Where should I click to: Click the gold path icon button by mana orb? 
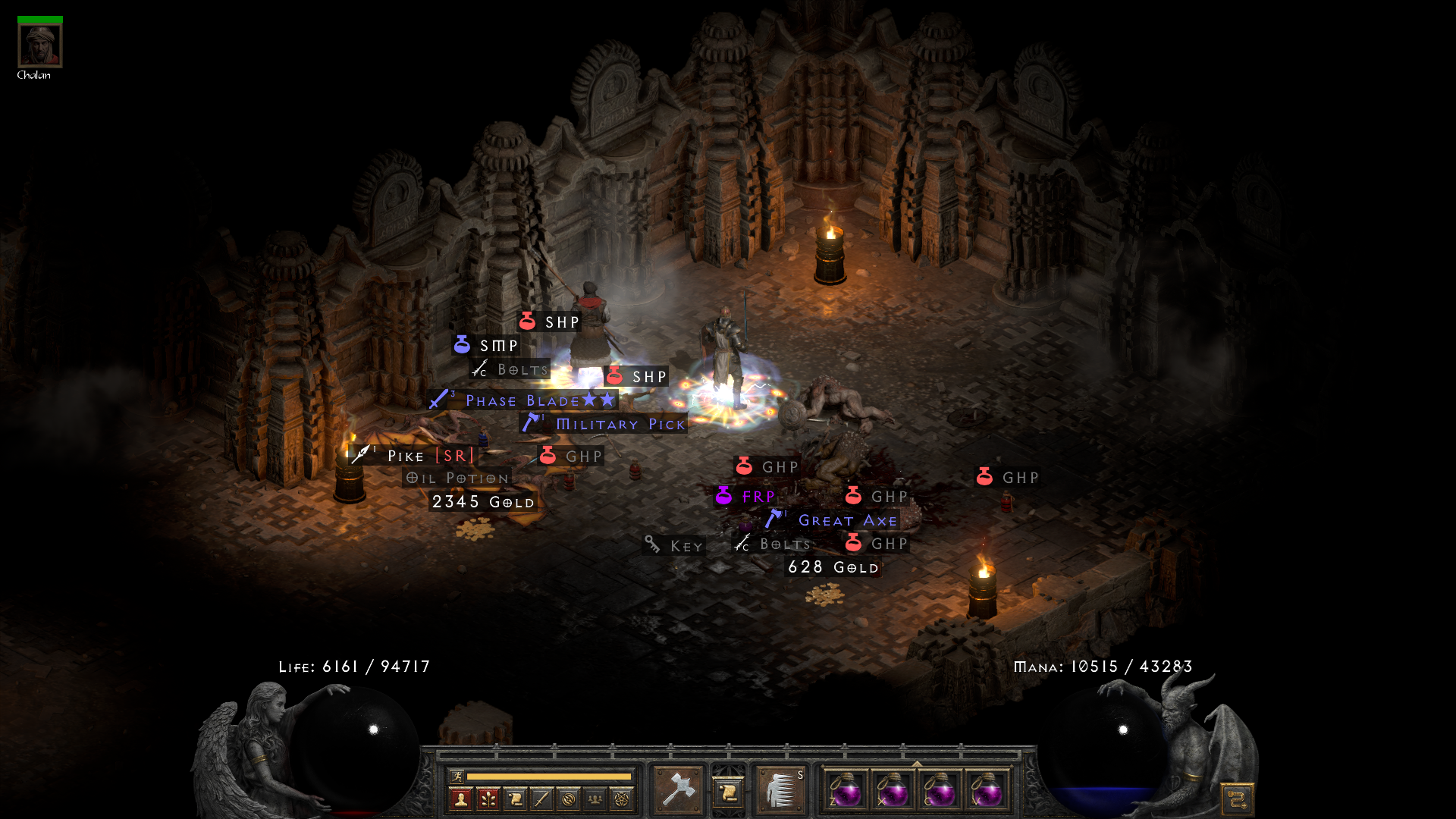tap(1237, 799)
